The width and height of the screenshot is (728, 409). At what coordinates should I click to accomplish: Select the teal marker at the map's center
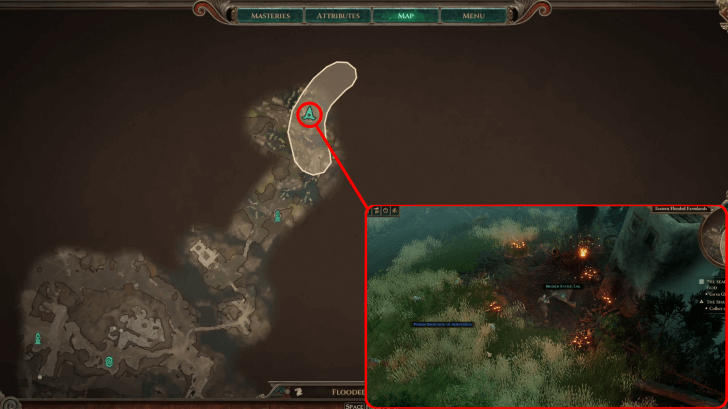point(278,216)
